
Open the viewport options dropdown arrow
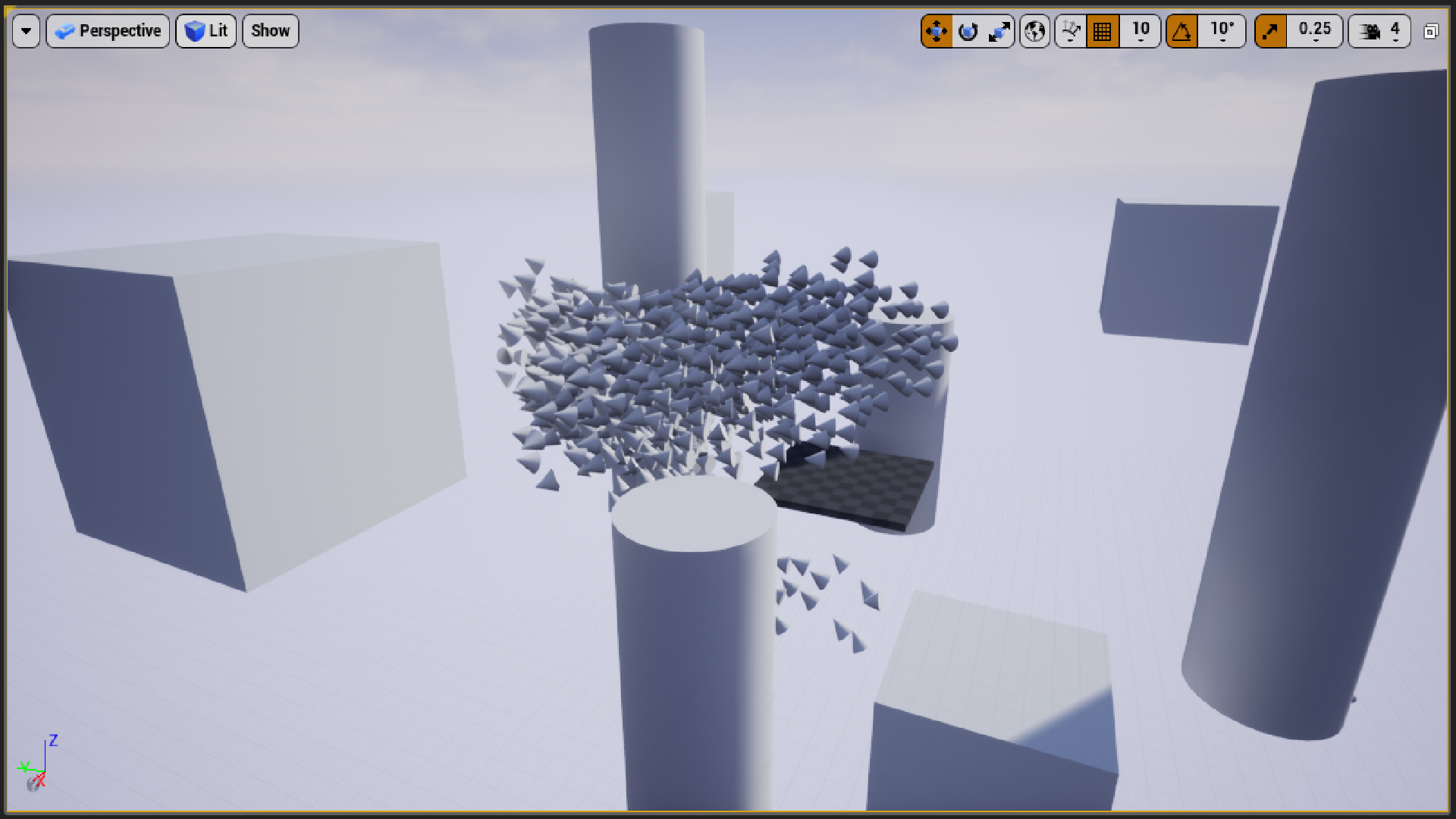(x=27, y=31)
